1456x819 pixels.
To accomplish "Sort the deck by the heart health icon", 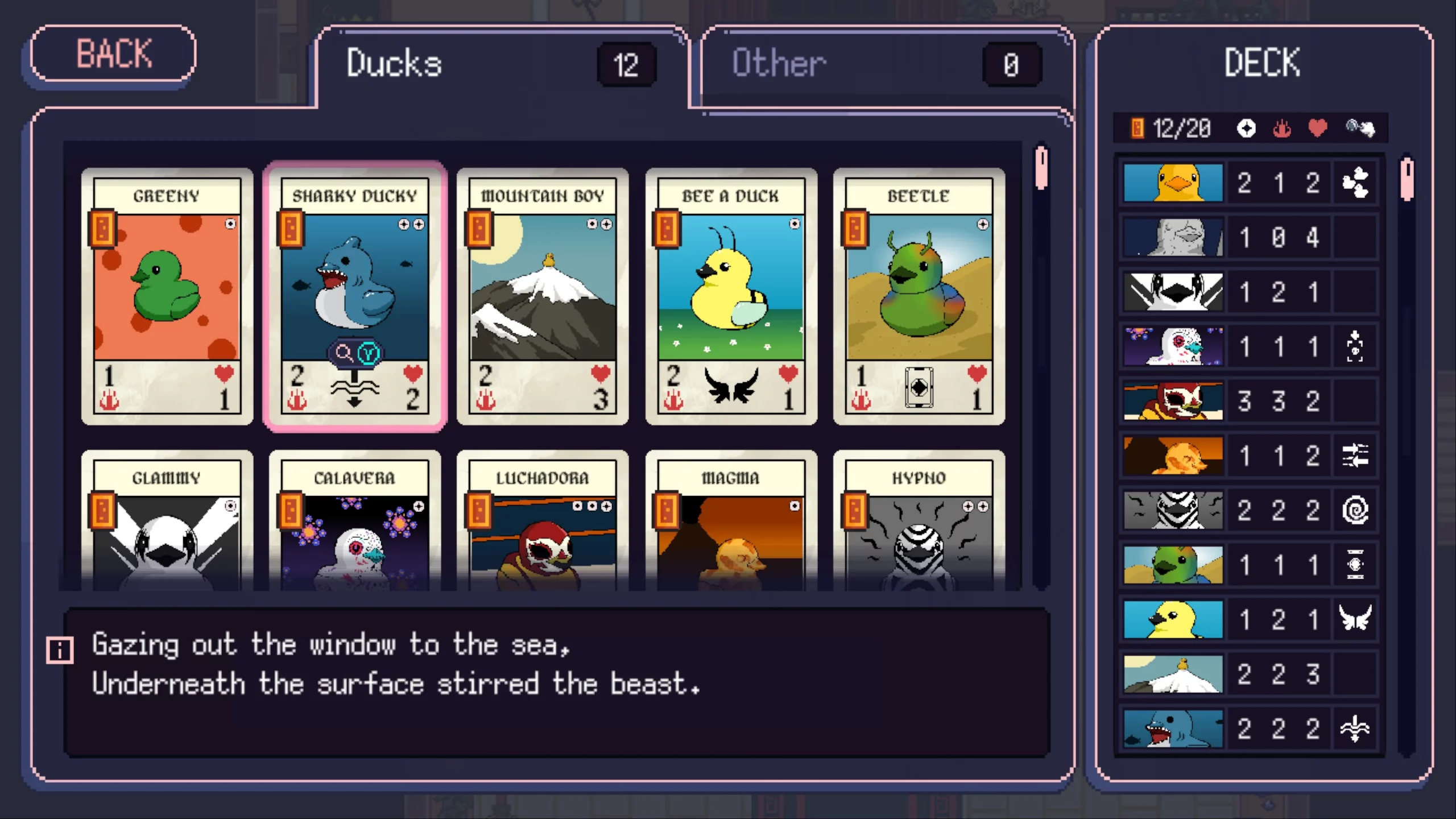I will click(1318, 129).
